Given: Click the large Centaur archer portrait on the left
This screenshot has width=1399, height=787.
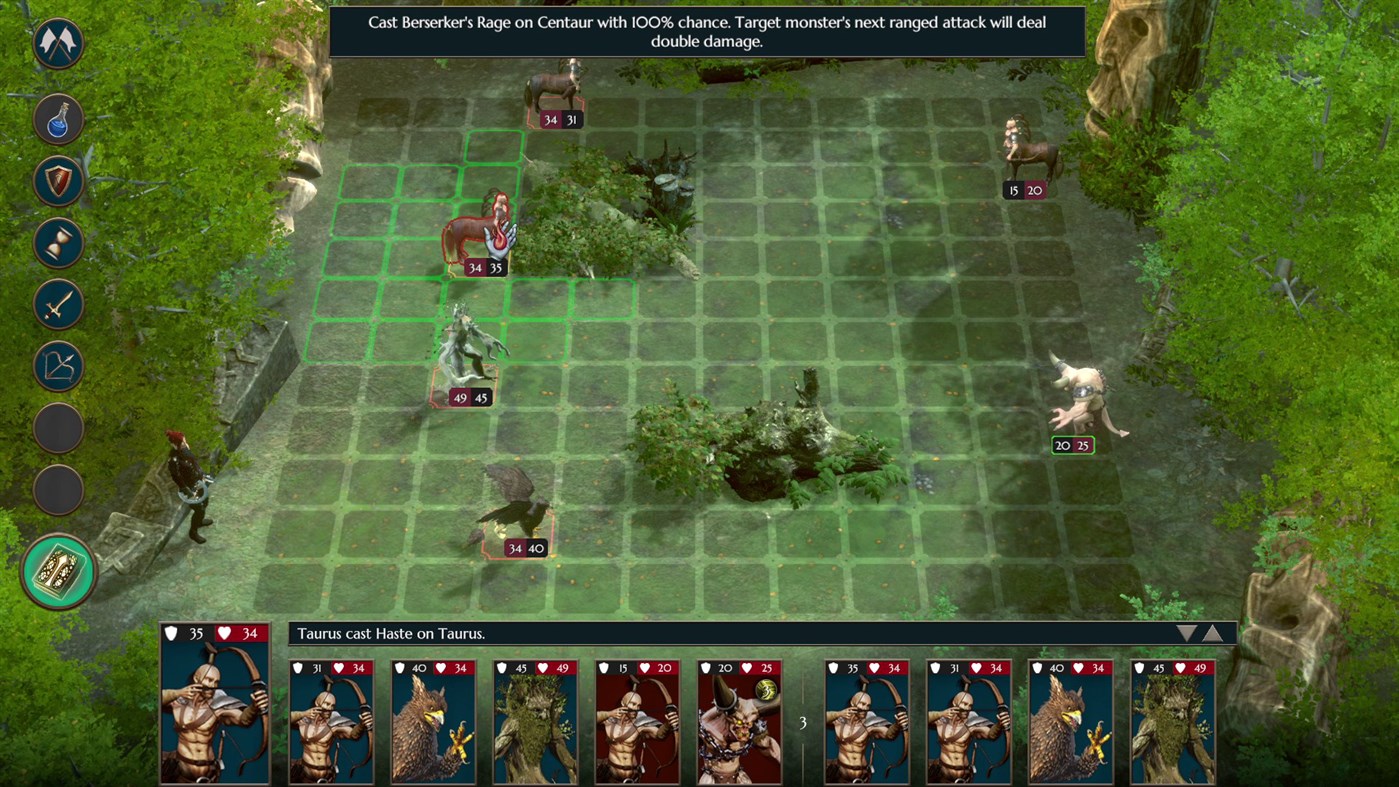Looking at the screenshot, I should [213, 715].
